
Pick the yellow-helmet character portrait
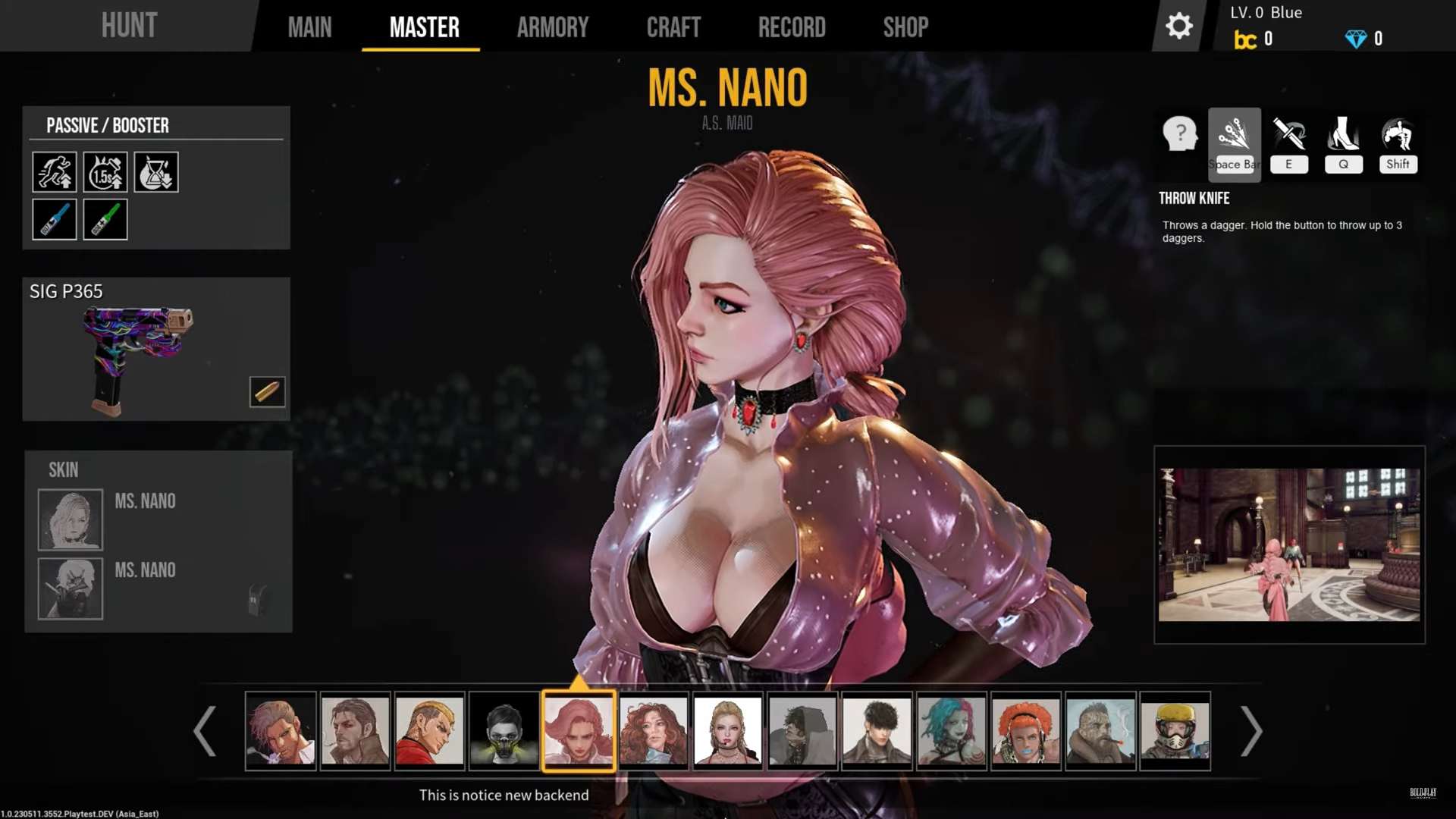(x=1175, y=731)
